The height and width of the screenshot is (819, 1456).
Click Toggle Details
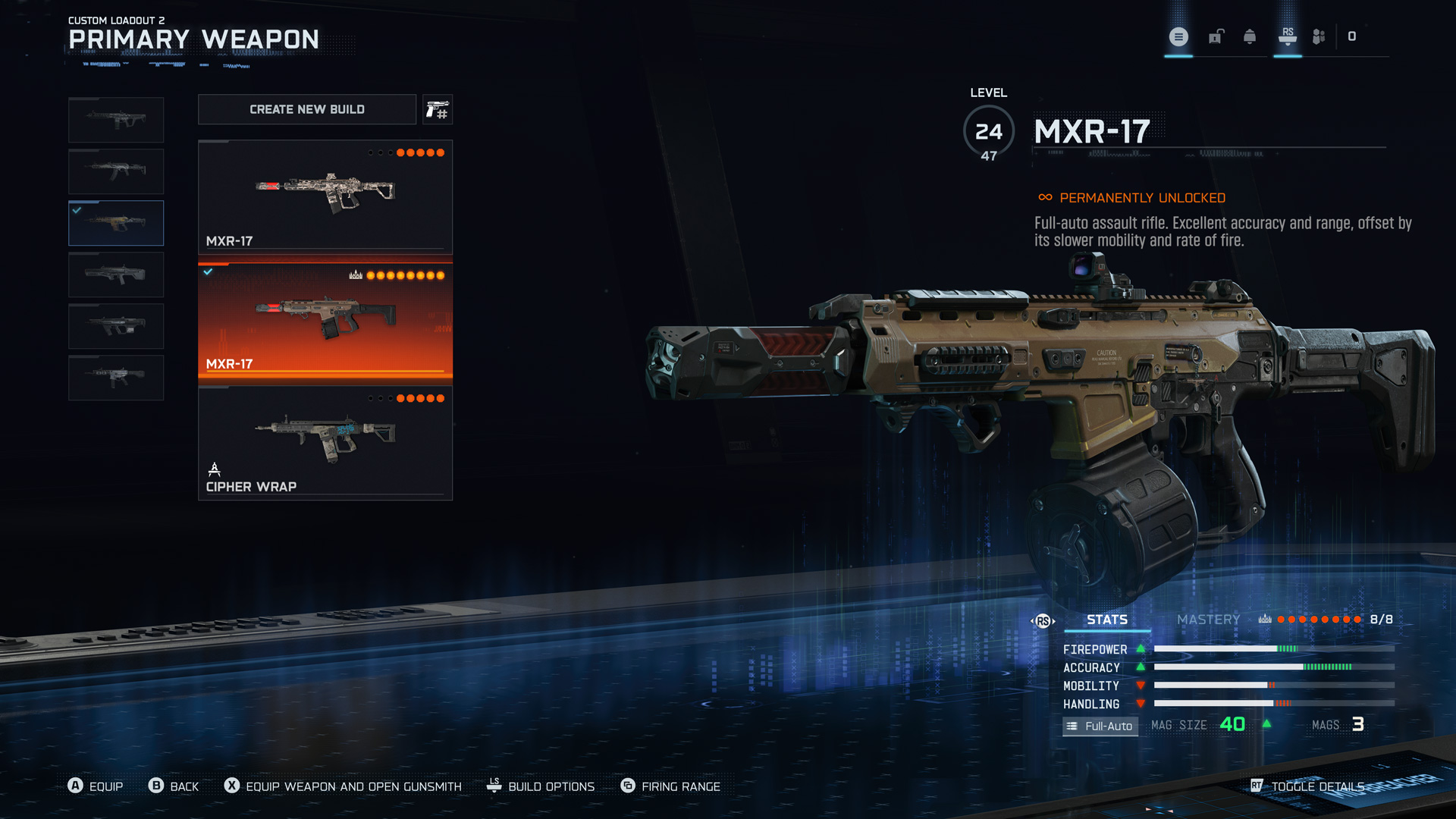click(1317, 786)
